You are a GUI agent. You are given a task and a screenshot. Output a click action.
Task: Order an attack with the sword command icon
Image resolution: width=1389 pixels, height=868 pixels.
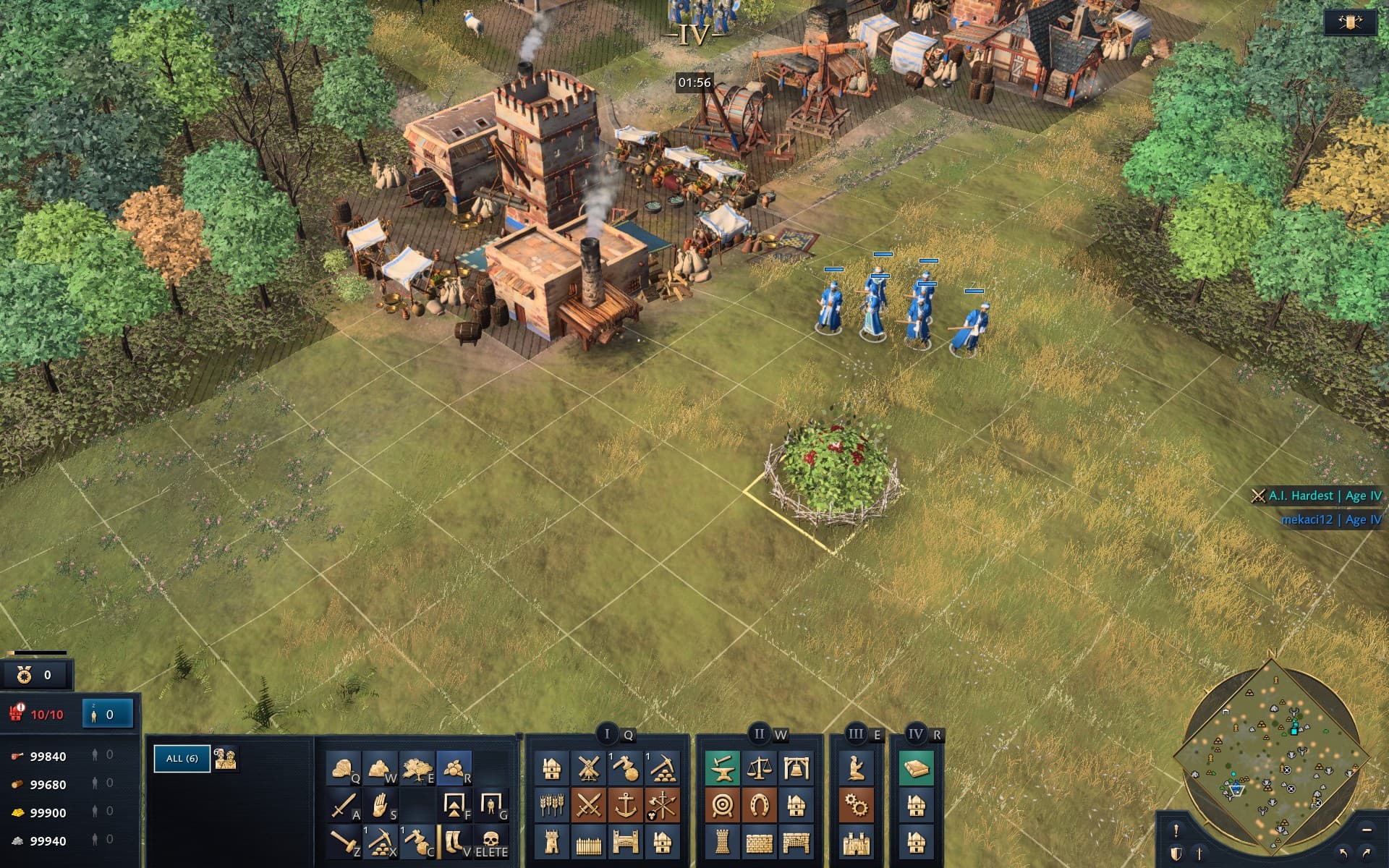pyautogui.click(x=344, y=805)
